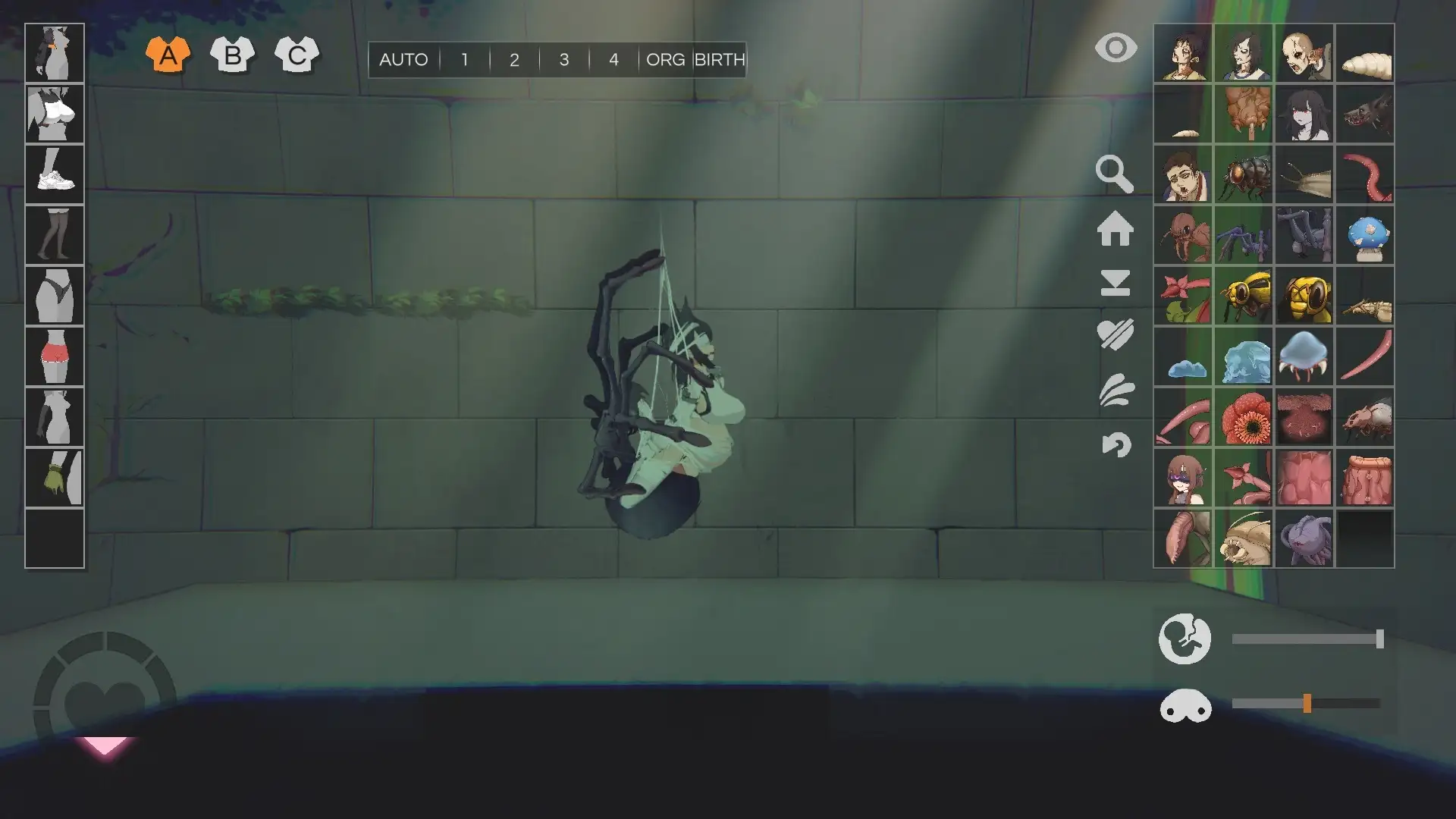Choose the blue mushroom thumbnail

point(1365,235)
